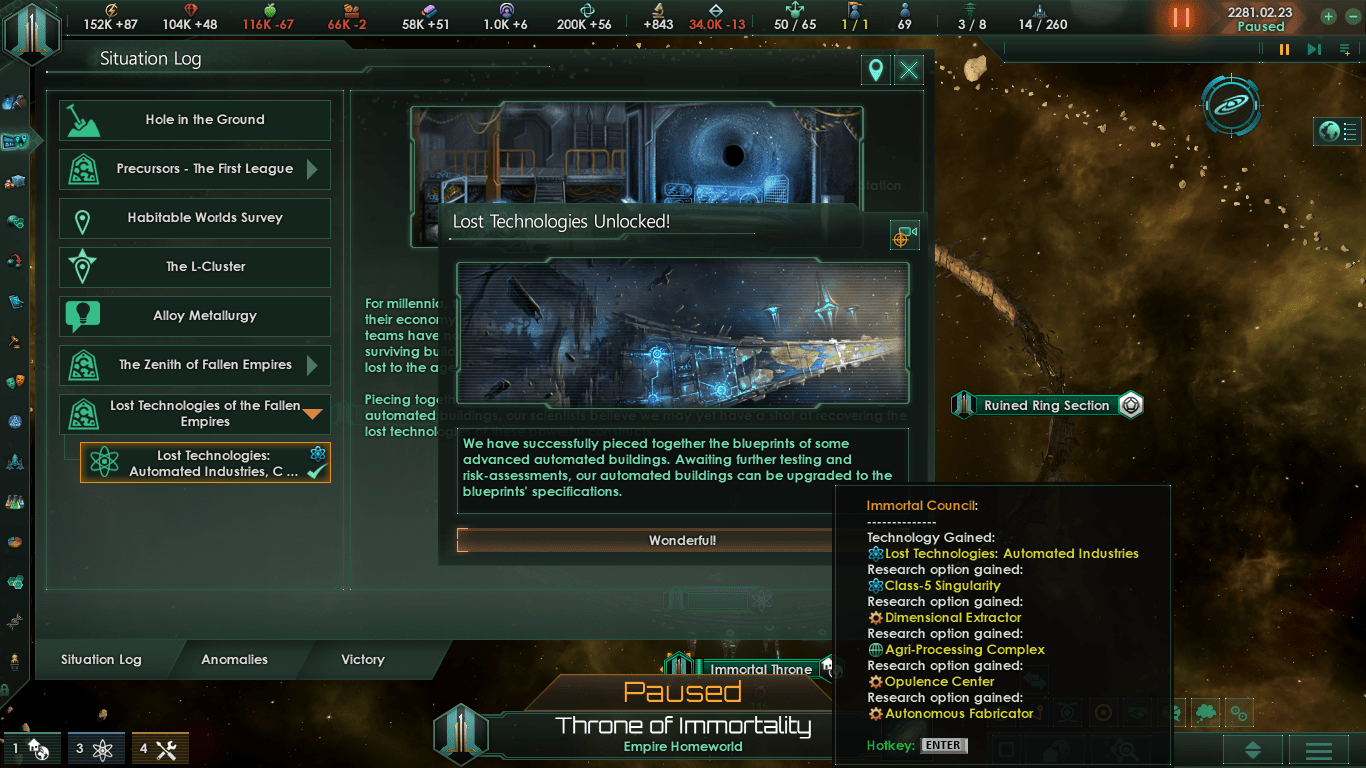Open the empire flag emblem menu
Image resolution: width=1366 pixels, height=768 pixels.
pos(32,30)
